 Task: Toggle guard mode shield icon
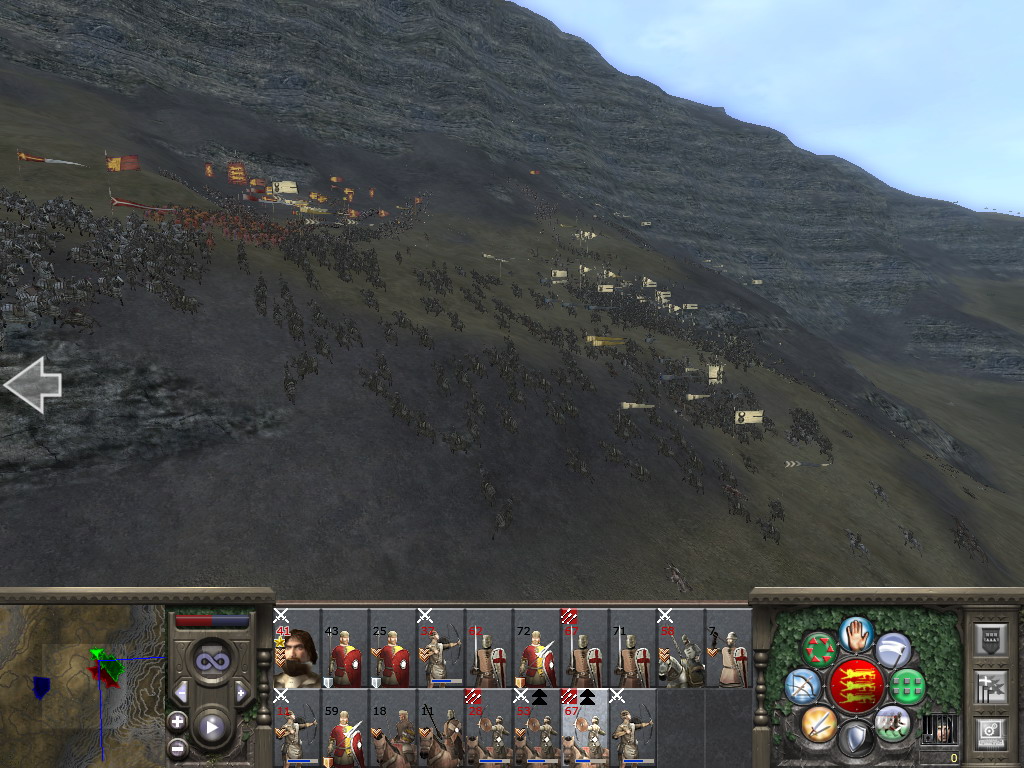pyautogui.click(x=856, y=739)
